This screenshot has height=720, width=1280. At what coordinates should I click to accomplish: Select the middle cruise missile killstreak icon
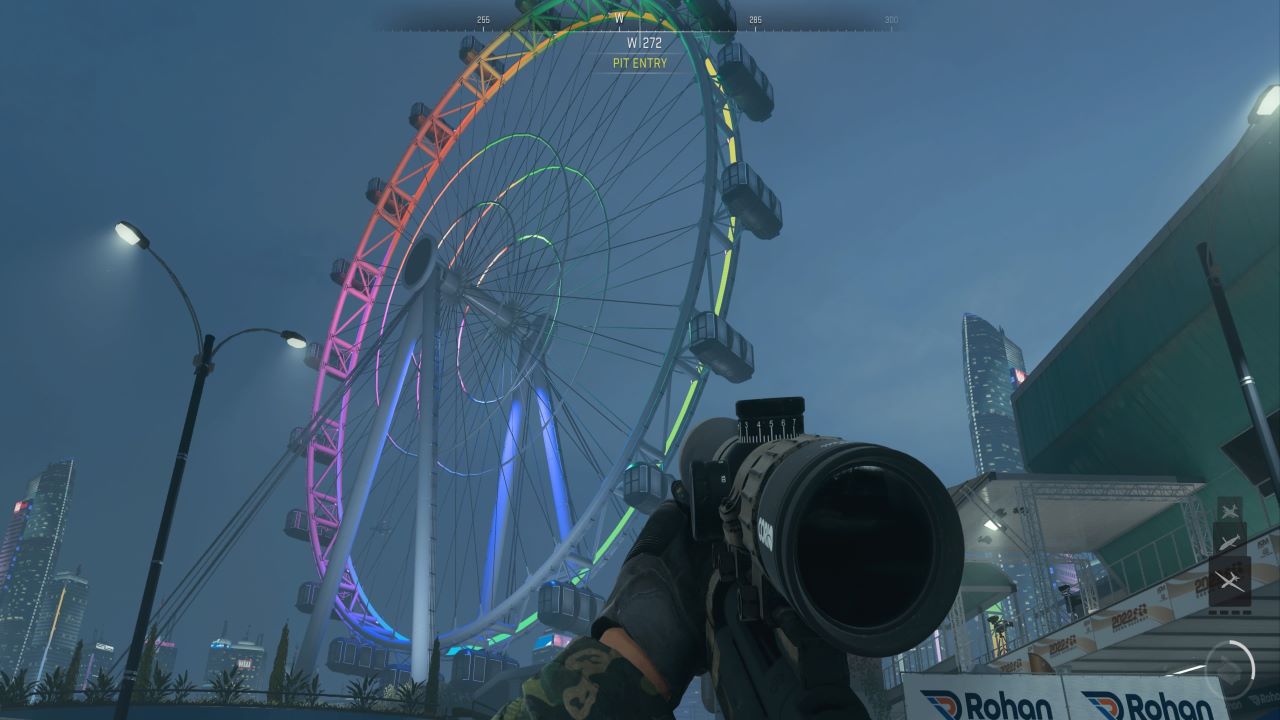[x=1227, y=542]
